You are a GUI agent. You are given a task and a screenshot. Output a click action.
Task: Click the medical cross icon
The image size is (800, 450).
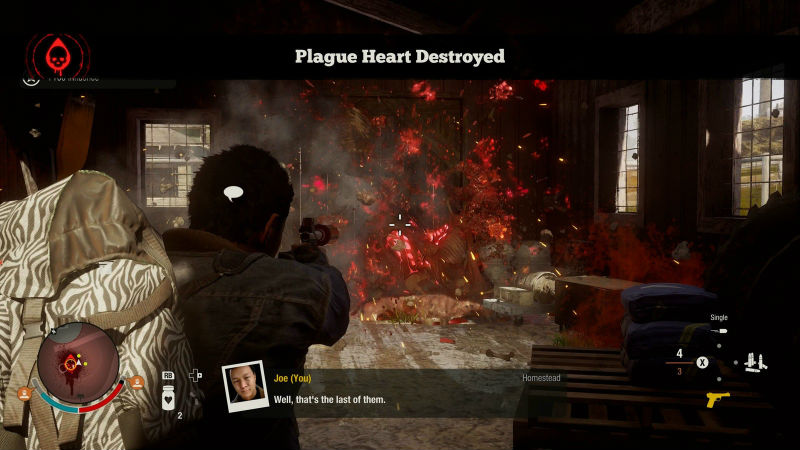[x=196, y=376]
